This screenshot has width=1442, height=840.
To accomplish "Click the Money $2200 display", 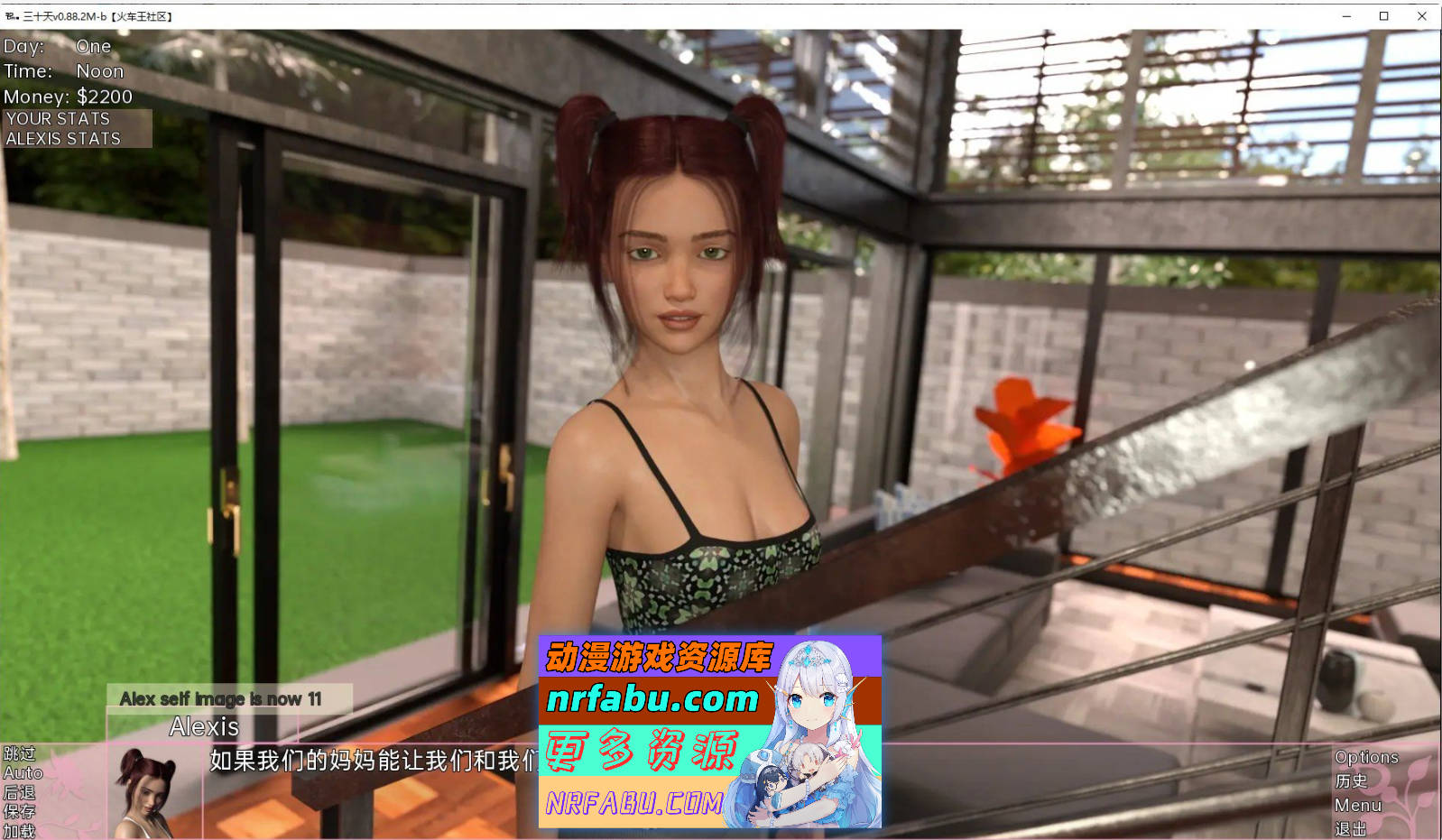I will (68, 96).
